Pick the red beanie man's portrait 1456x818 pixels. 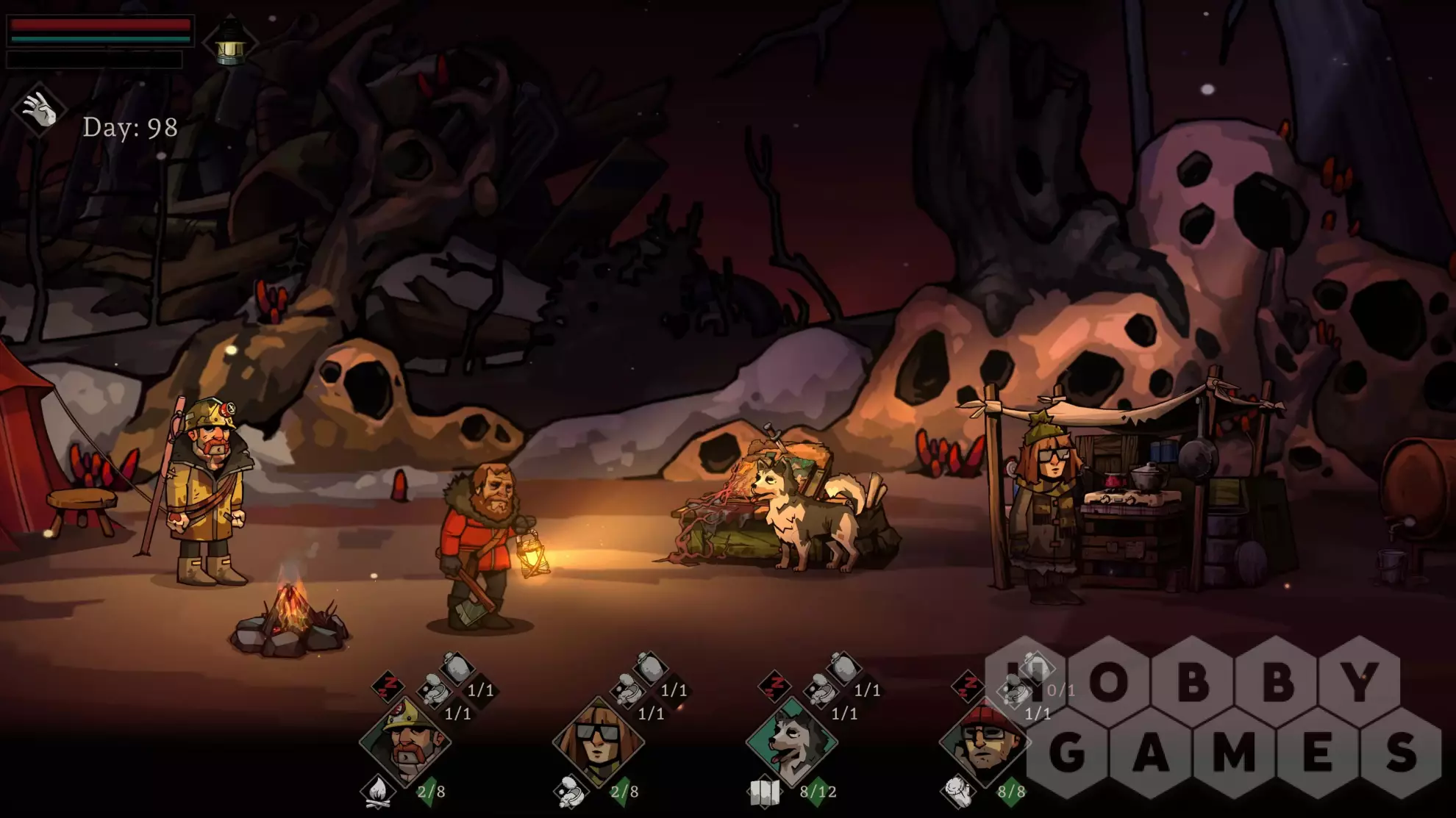pyautogui.click(x=985, y=741)
